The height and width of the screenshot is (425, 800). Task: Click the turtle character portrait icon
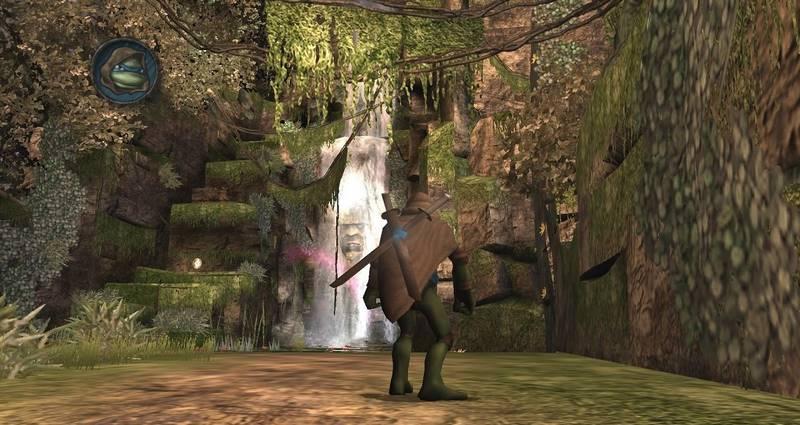tap(125, 71)
